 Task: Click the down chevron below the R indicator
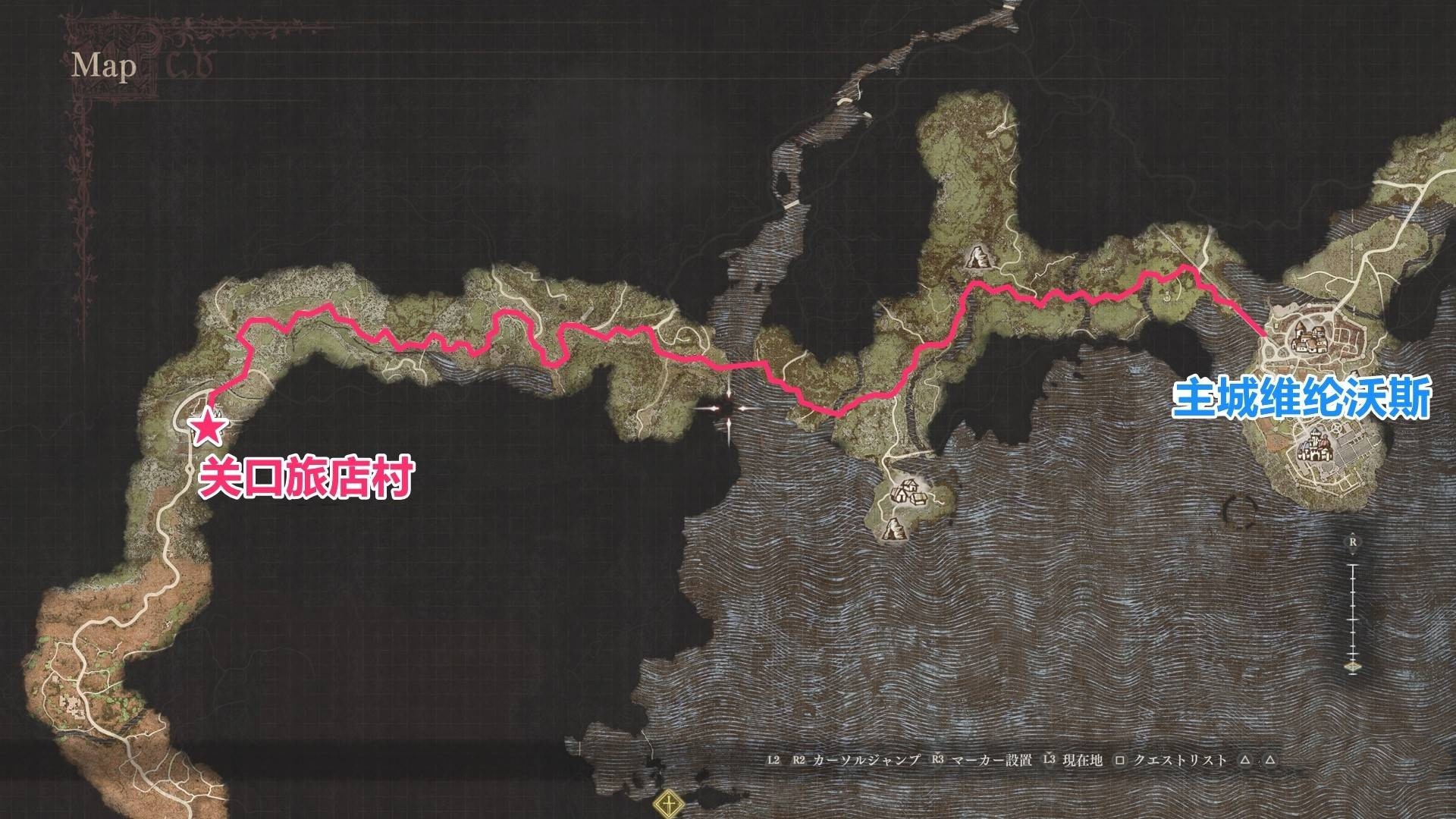point(1352,554)
